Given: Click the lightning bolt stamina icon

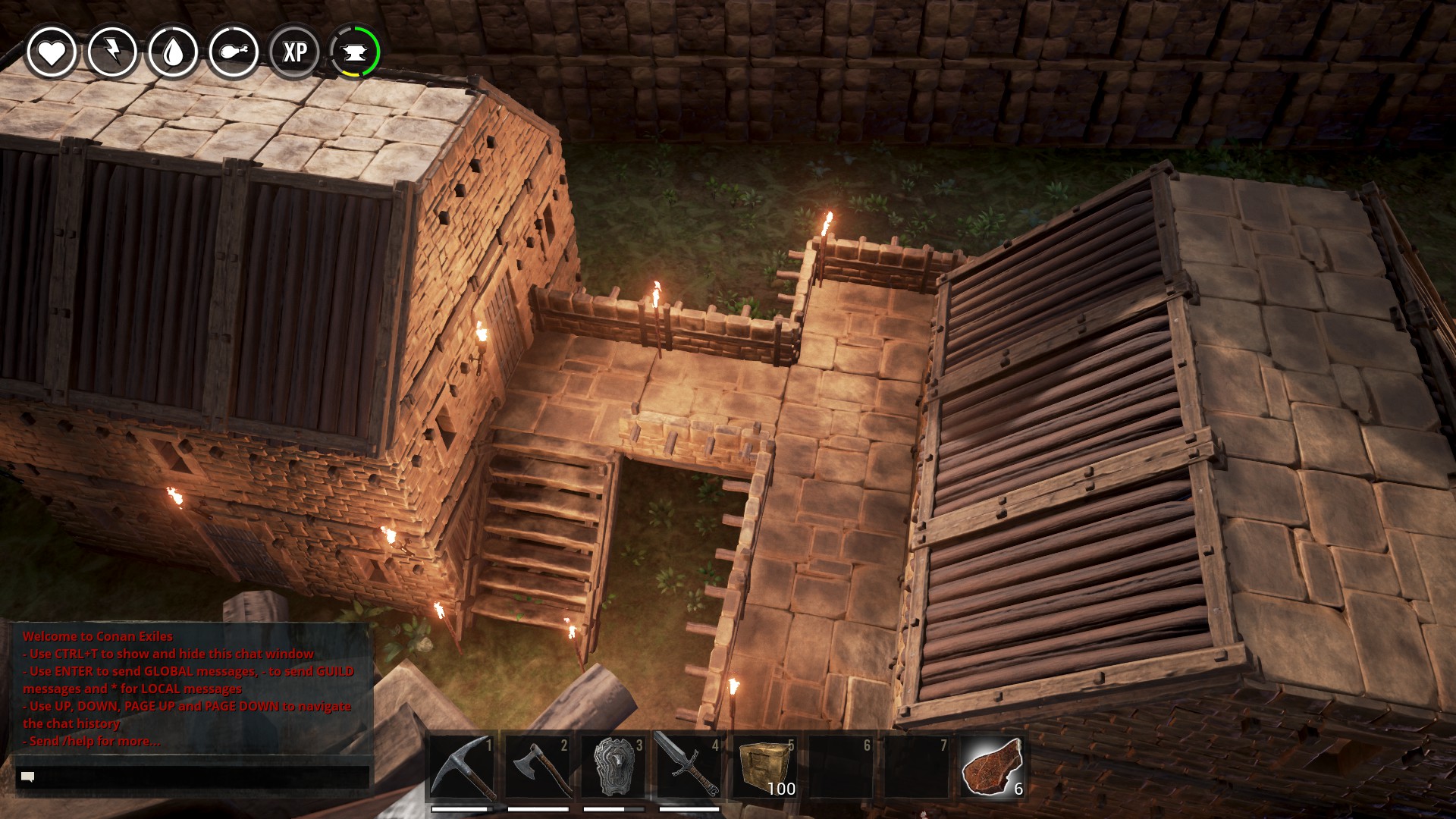Looking at the screenshot, I should click(112, 52).
